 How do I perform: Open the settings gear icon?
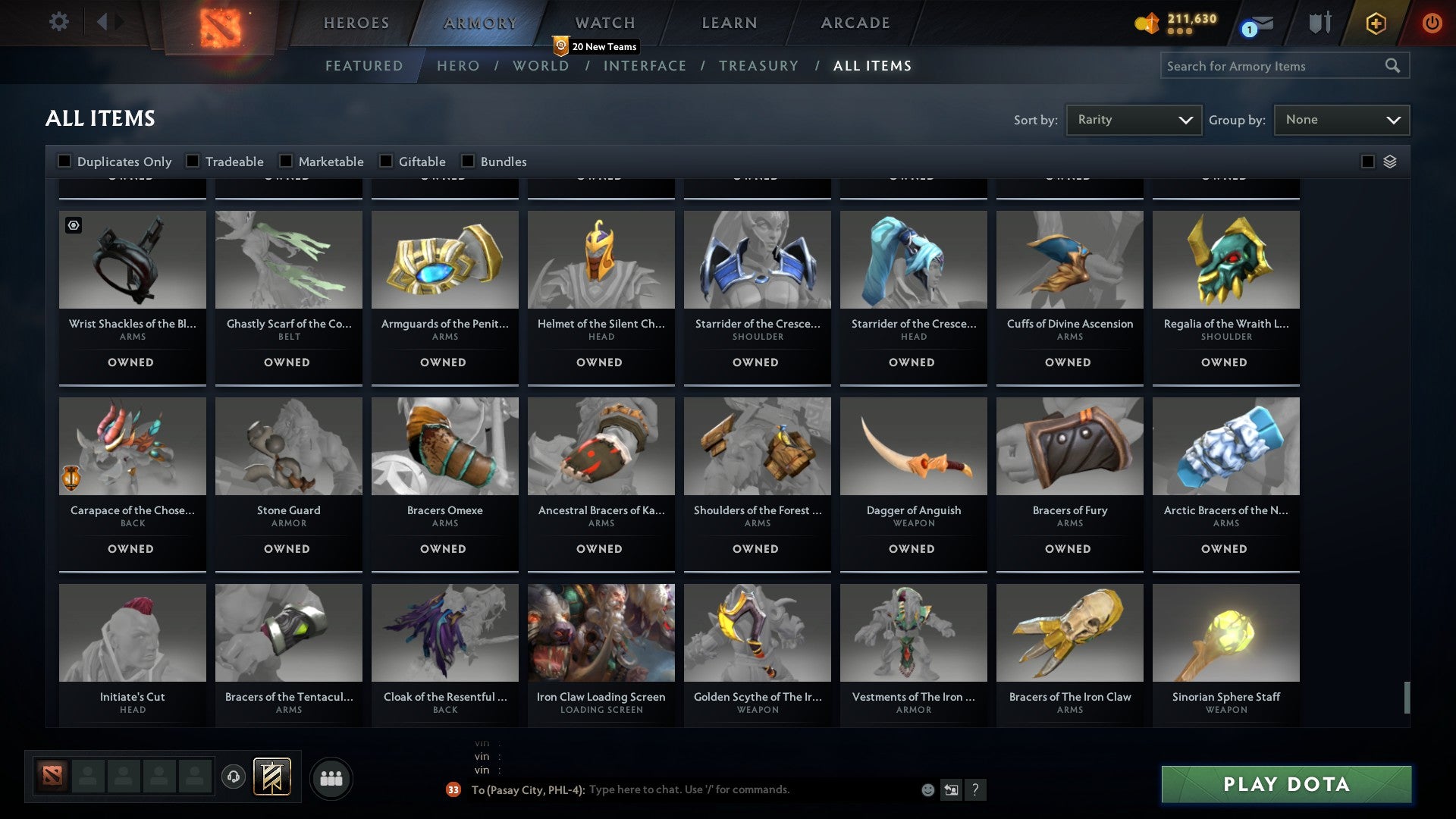click(x=58, y=22)
